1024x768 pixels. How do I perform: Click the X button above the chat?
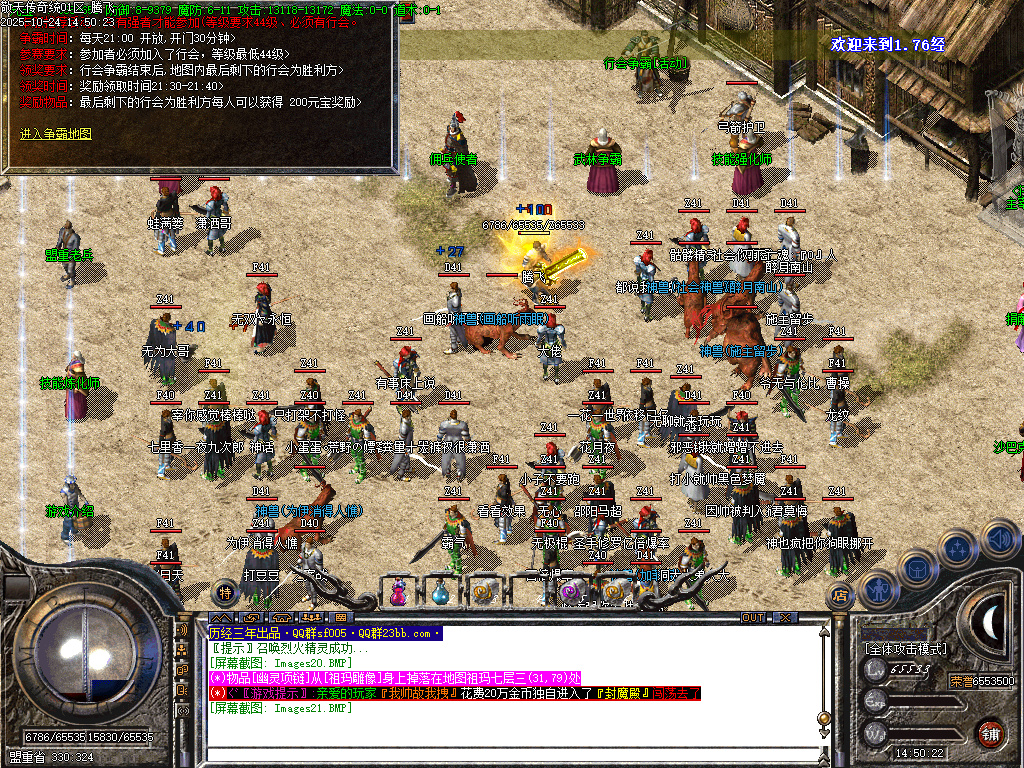tap(785, 618)
